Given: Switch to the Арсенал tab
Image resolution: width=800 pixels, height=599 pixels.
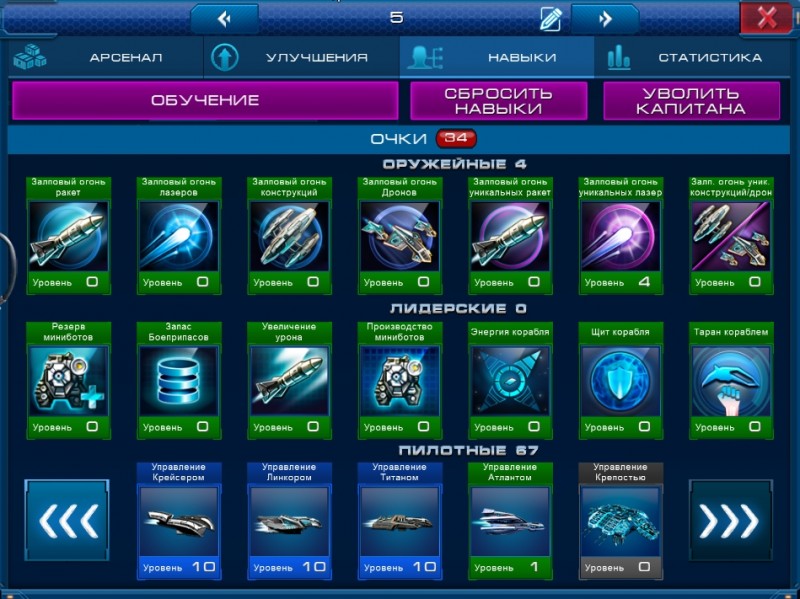Looking at the screenshot, I should click(x=103, y=58).
